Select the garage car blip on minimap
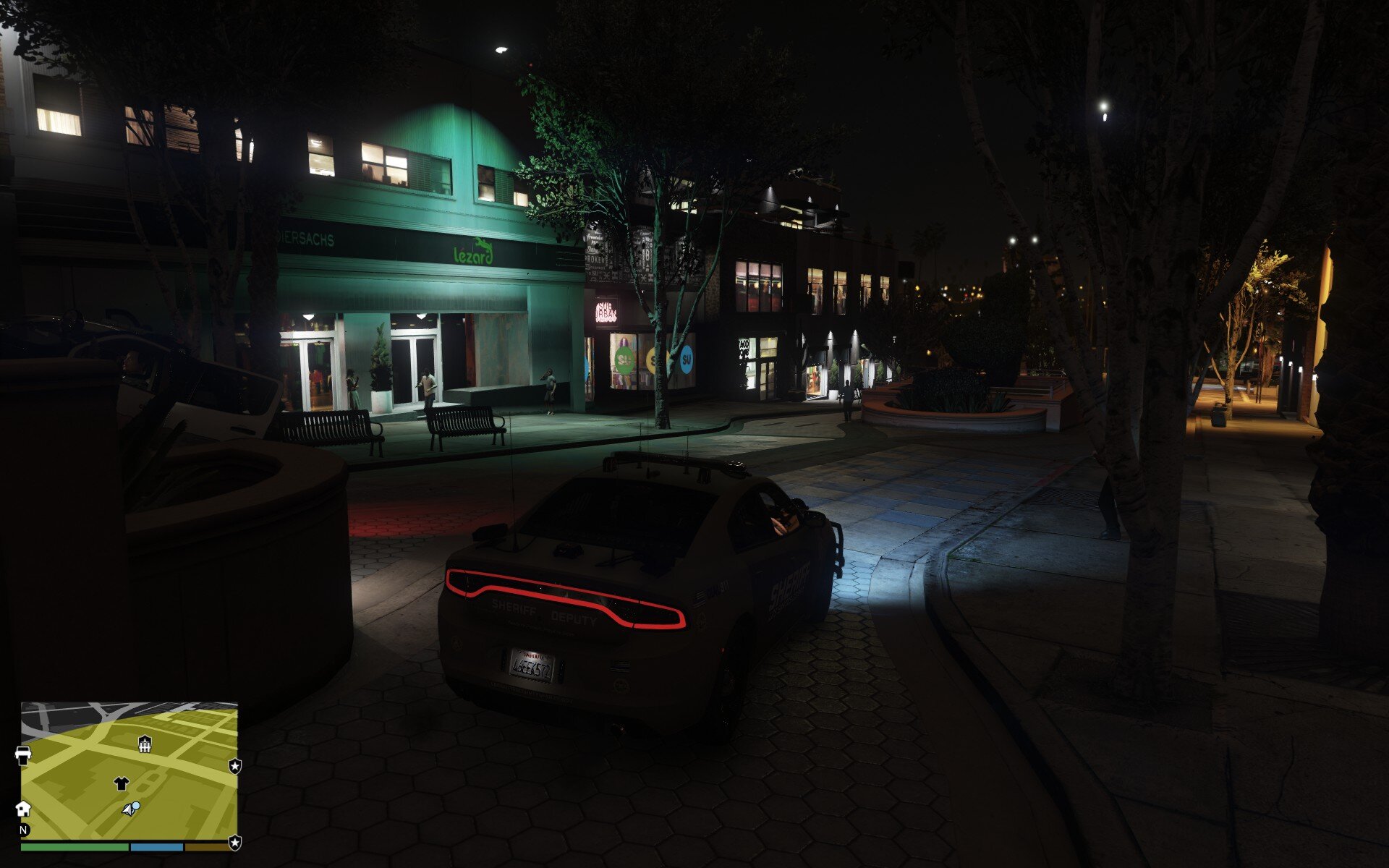1389x868 pixels. click(x=23, y=752)
